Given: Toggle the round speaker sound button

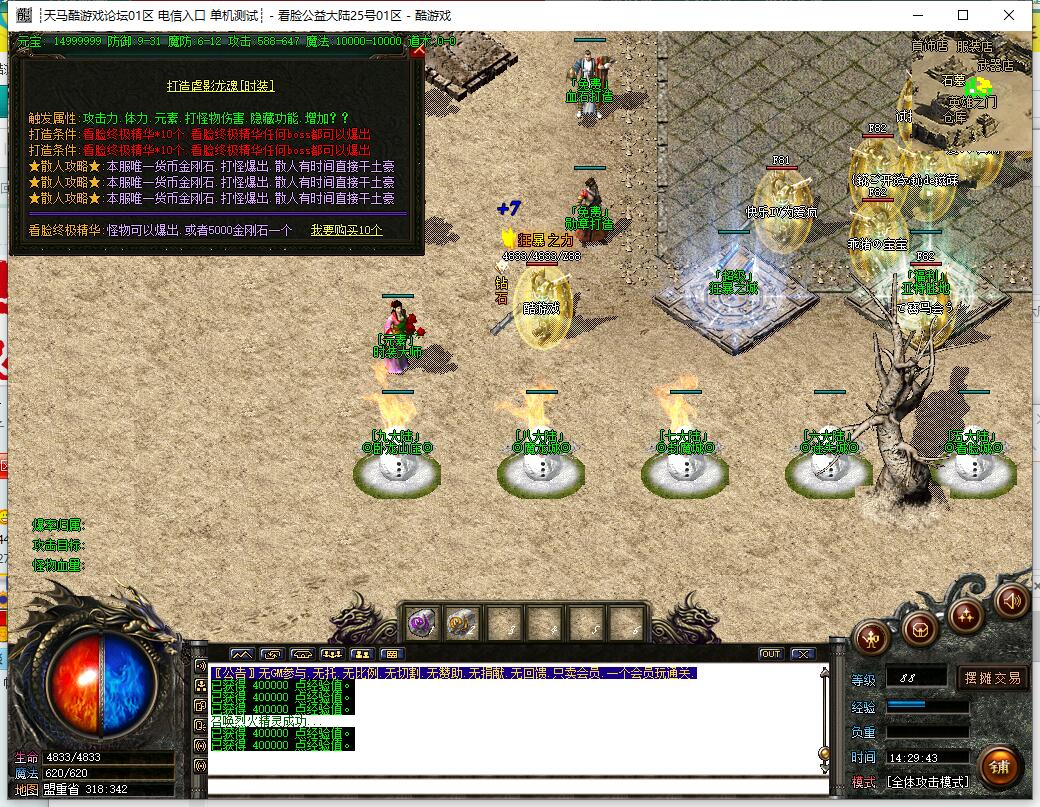Looking at the screenshot, I should pyautogui.click(x=1011, y=600).
